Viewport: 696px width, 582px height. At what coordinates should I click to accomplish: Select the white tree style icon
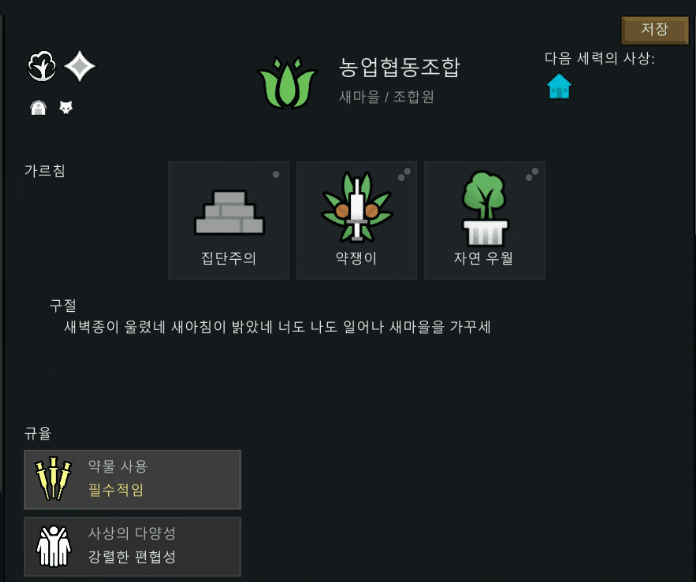coord(42,67)
